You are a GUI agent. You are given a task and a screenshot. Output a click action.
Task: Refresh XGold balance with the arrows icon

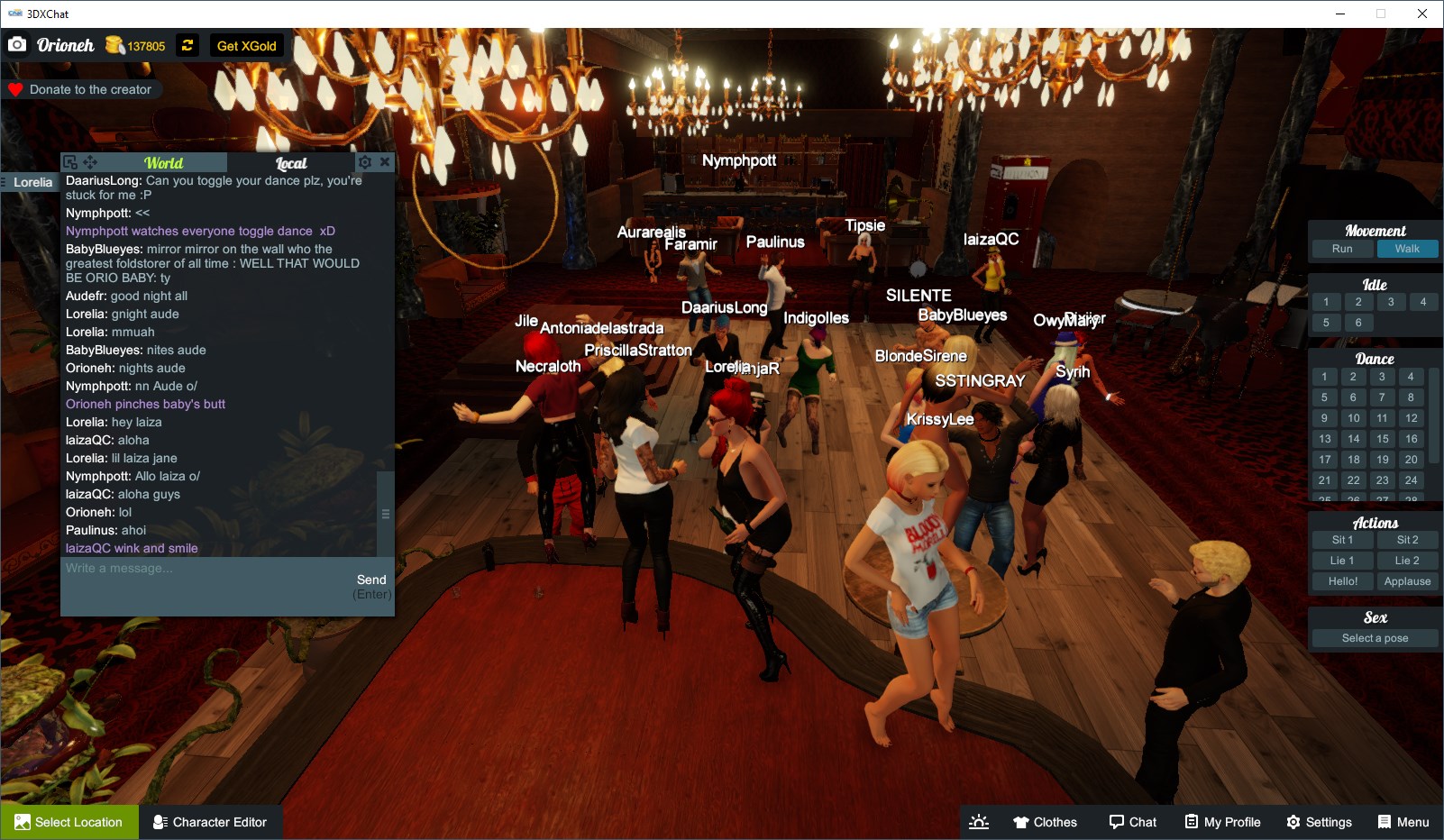[x=187, y=45]
